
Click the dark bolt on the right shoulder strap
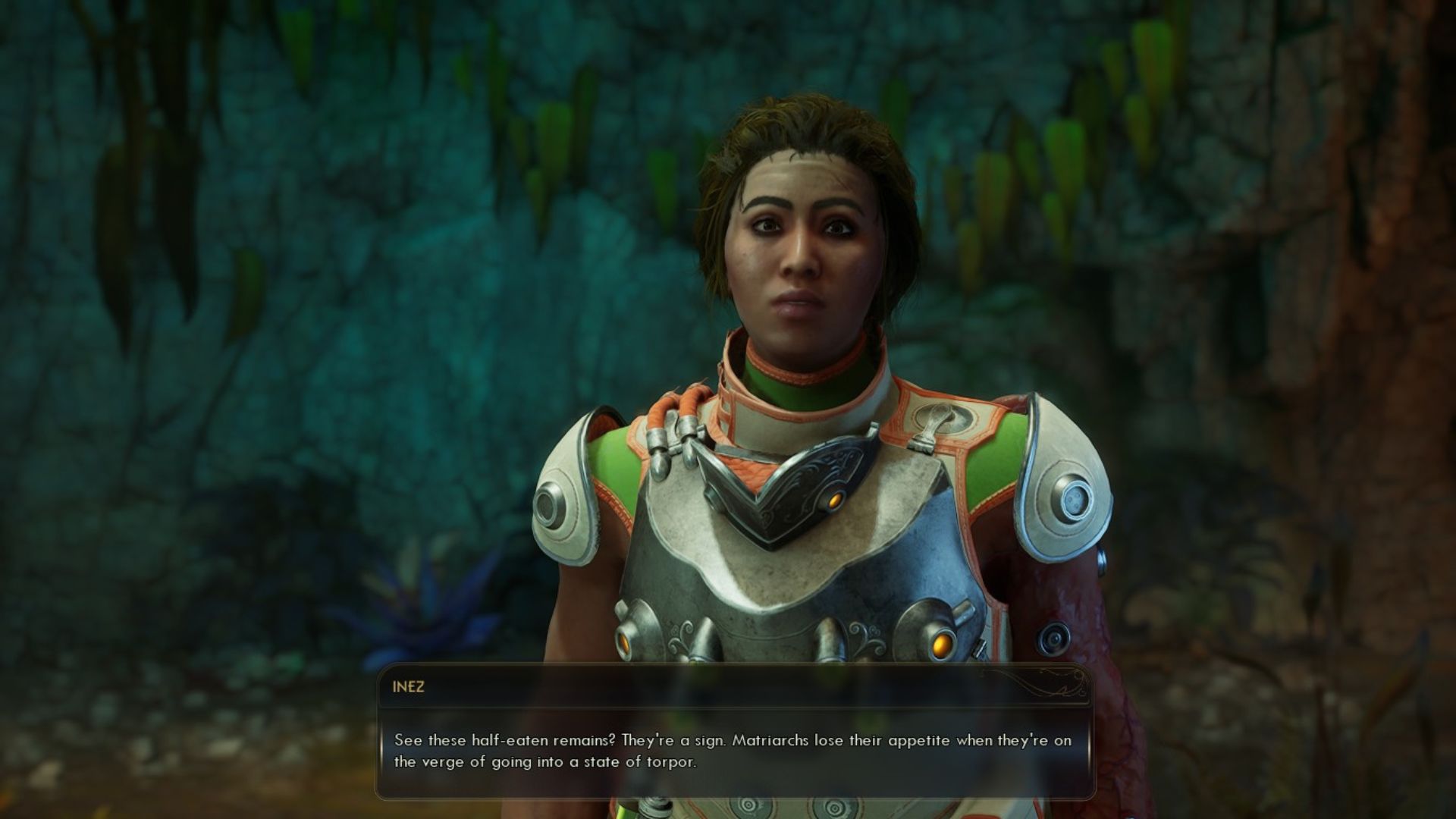point(1054,637)
